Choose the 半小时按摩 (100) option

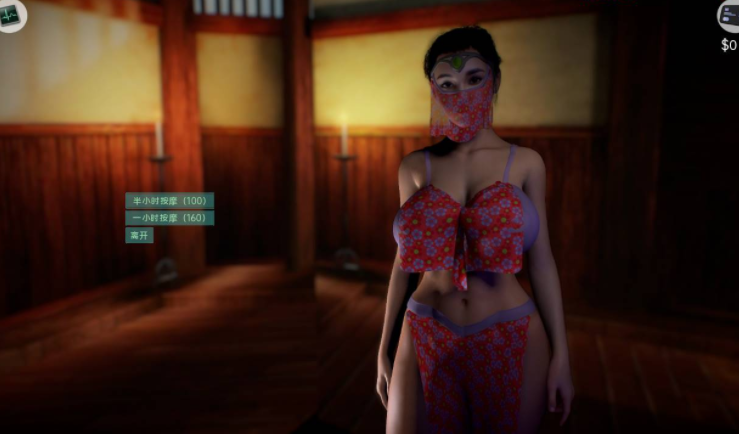[x=169, y=201]
